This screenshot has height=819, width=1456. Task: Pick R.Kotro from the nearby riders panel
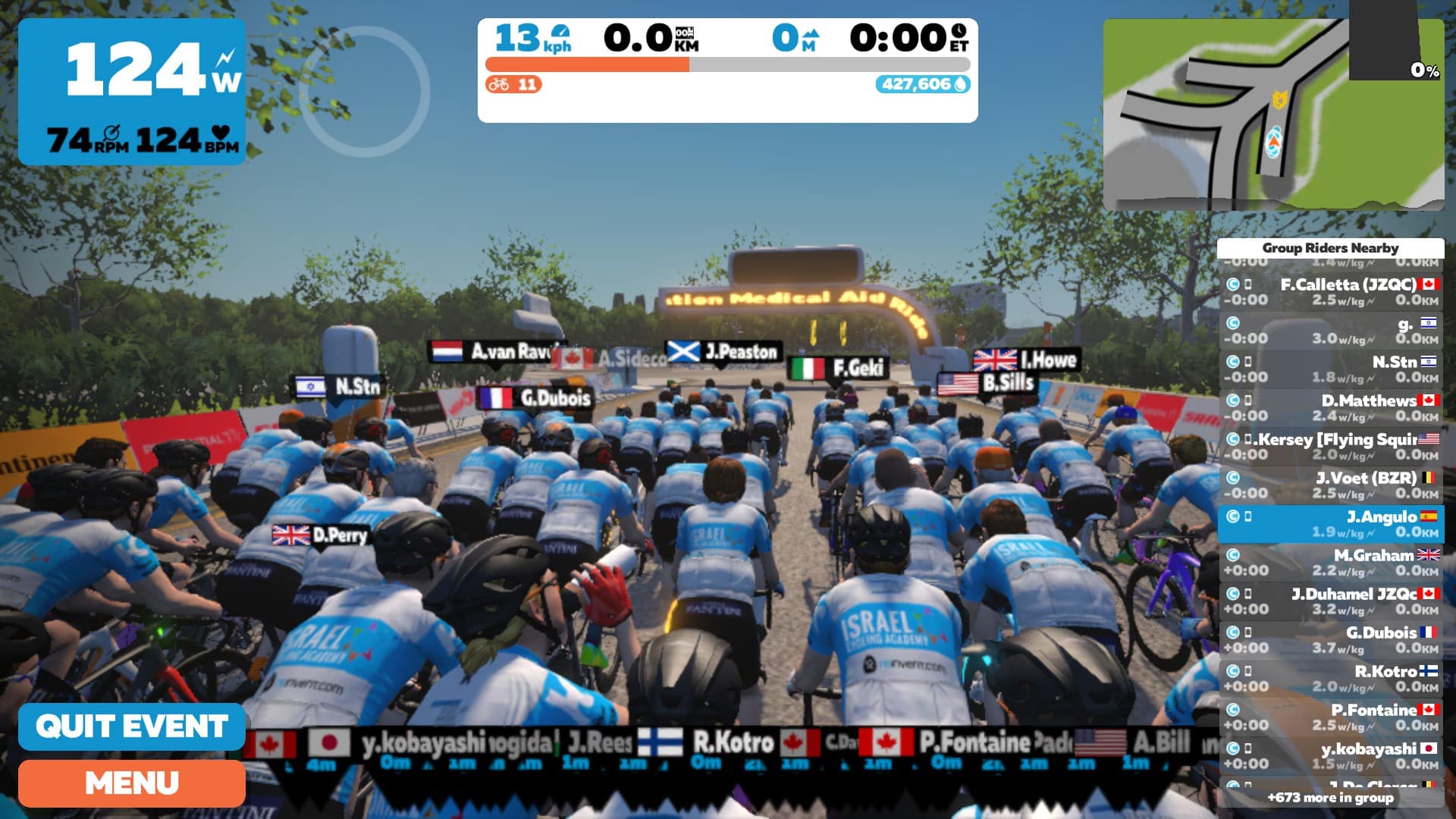tap(1331, 679)
